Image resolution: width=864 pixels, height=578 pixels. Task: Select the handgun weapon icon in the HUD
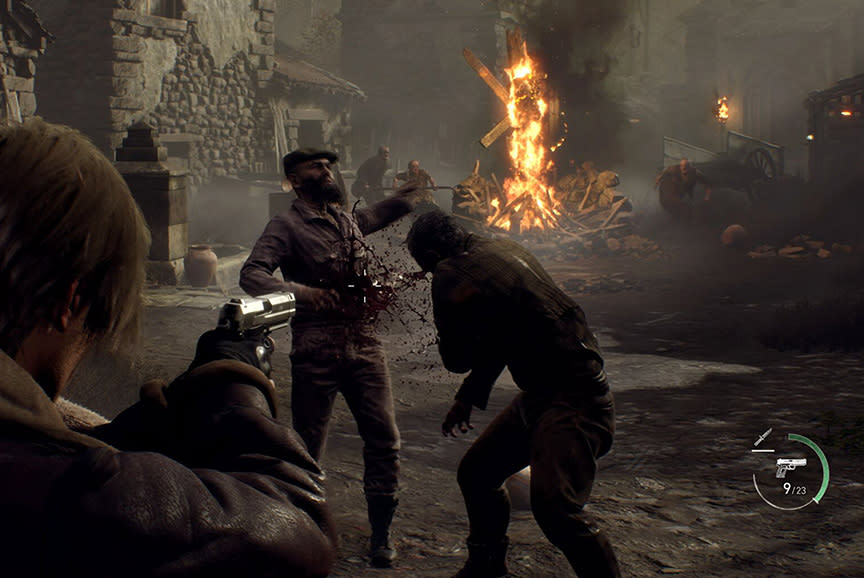(x=790, y=467)
